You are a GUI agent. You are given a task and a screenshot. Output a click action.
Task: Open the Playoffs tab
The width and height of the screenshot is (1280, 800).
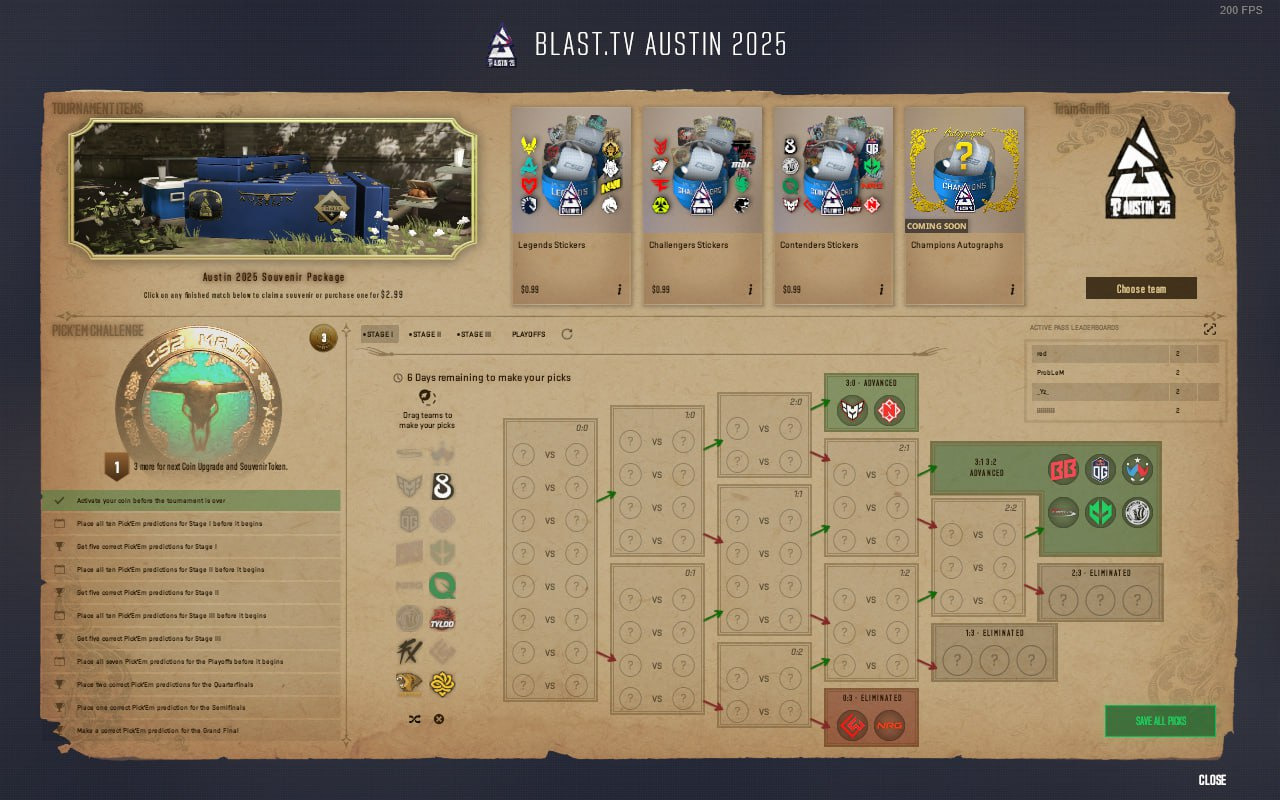coord(528,335)
